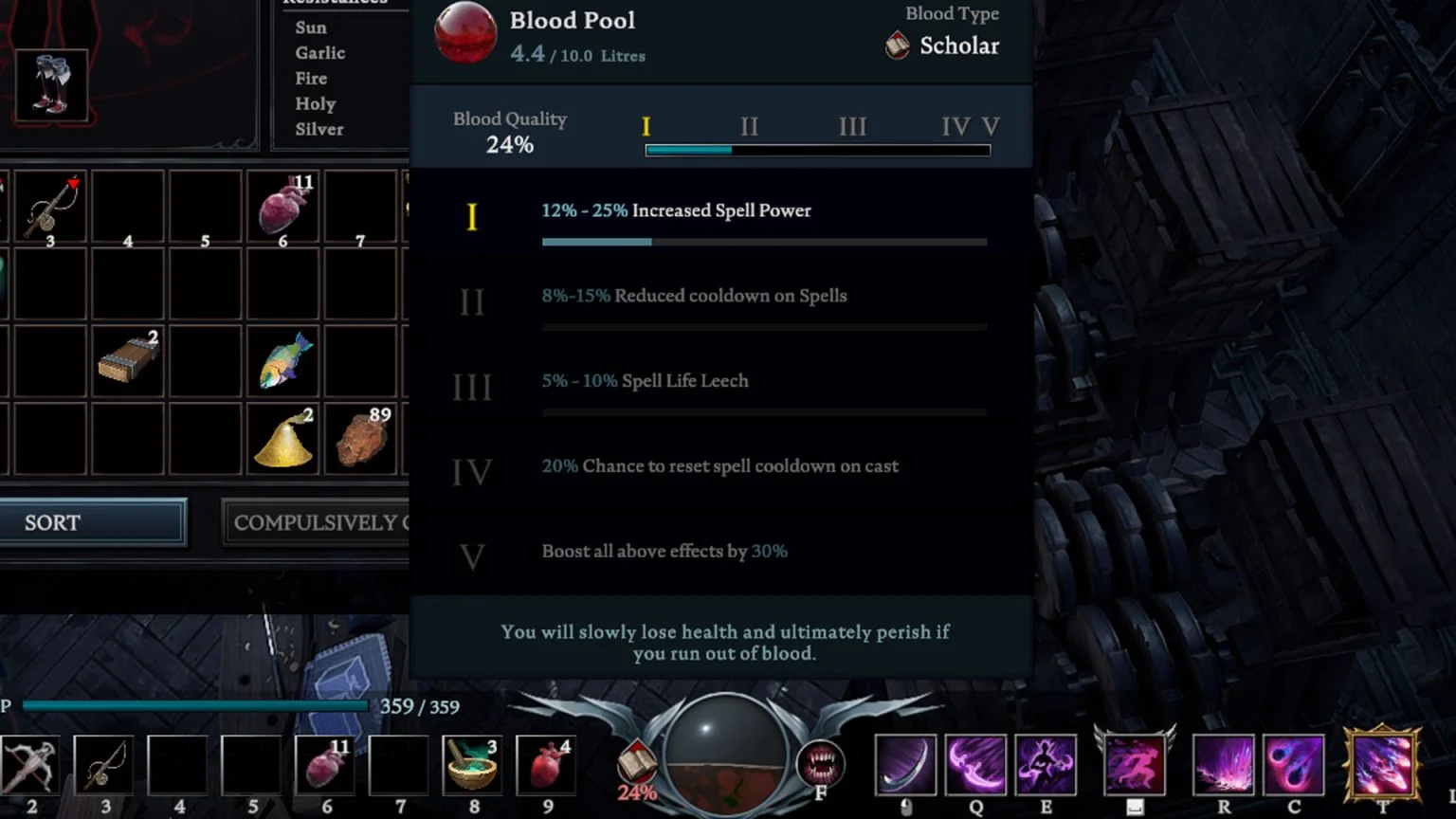Click the bite ability next to F
The width and height of the screenshot is (1456, 819).
(821, 764)
